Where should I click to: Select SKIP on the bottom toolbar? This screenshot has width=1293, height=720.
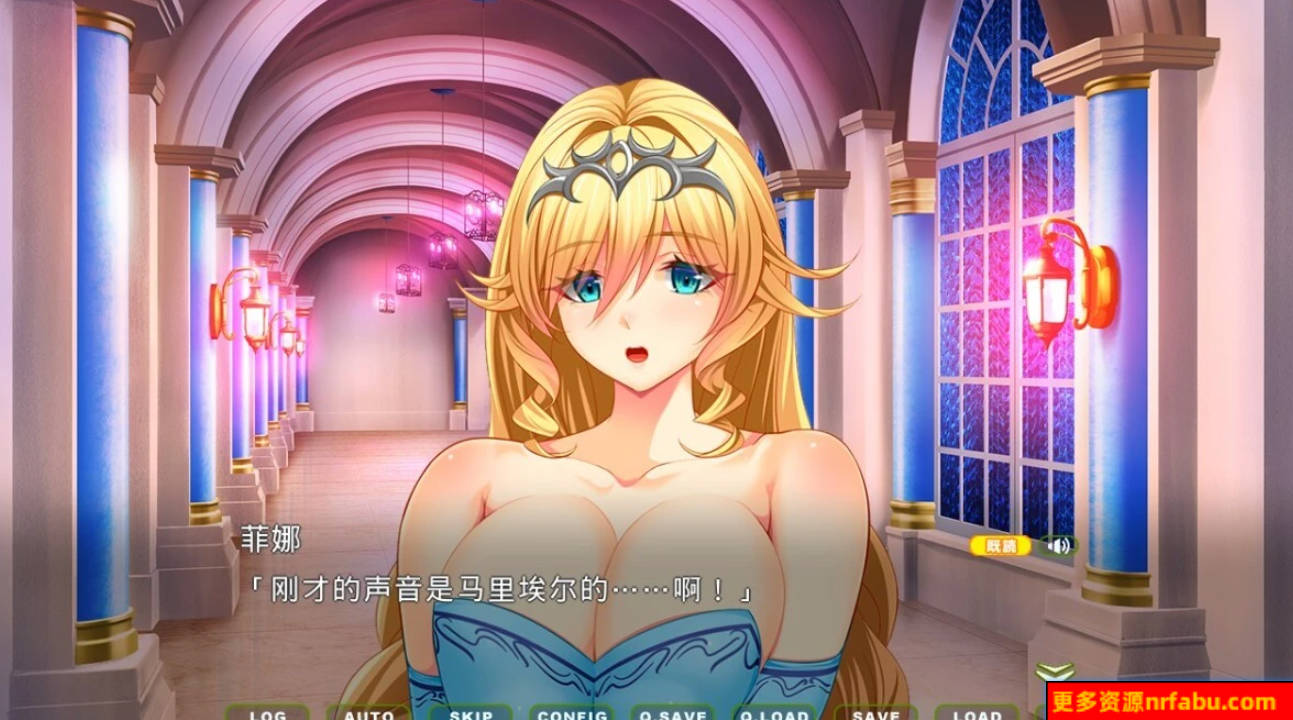pos(472,714)
